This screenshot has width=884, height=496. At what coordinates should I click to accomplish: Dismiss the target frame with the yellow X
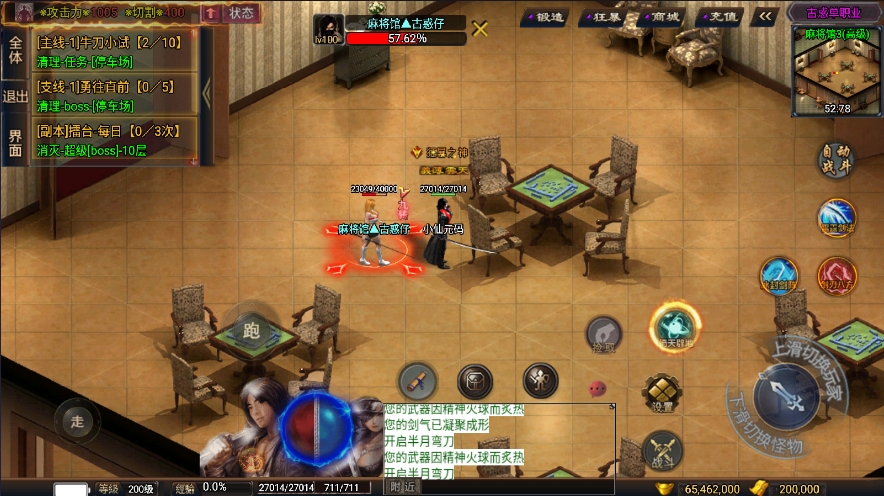pos(480,28)
